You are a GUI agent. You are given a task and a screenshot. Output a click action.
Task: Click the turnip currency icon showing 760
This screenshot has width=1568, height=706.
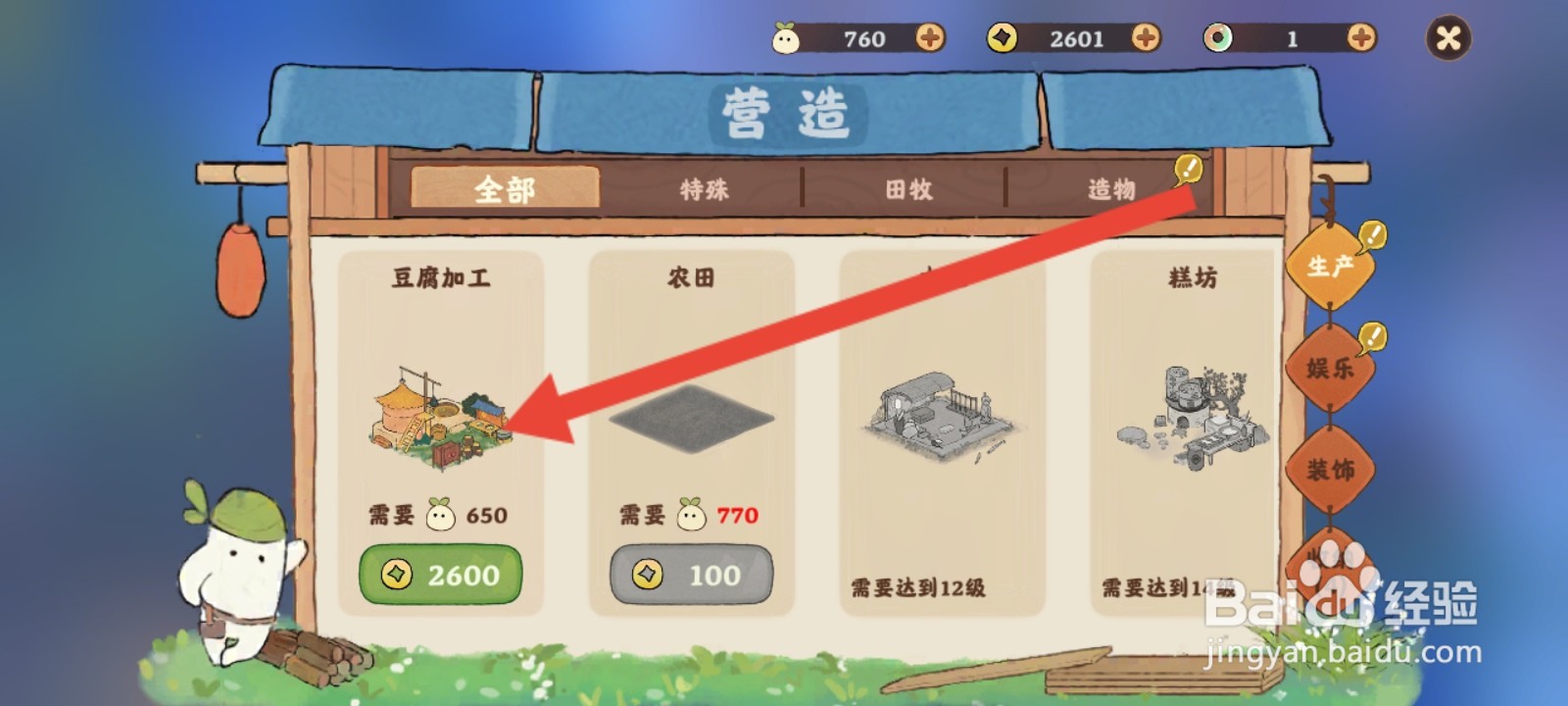click(784, 39)
